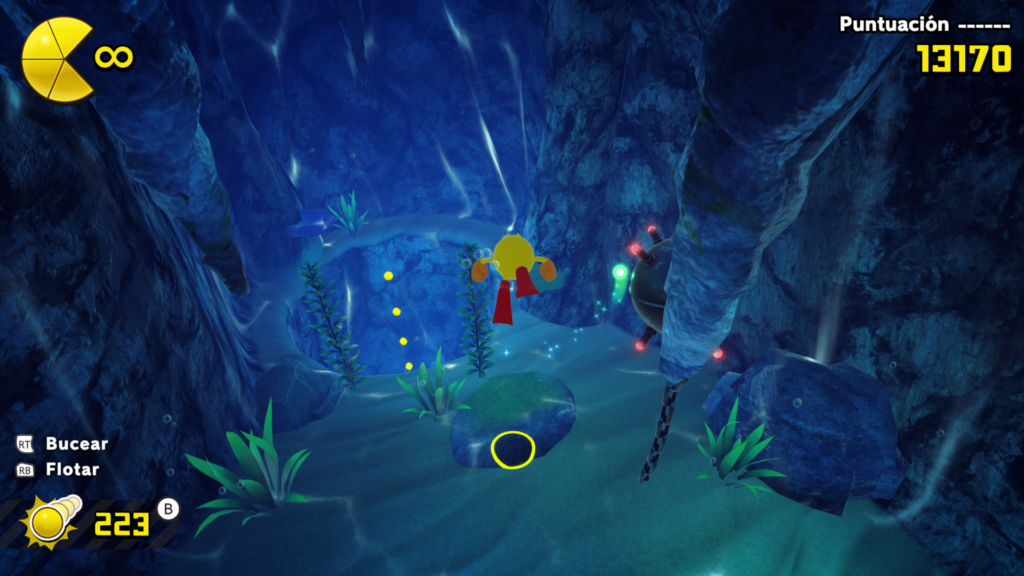Click the Pac-Man health wedge icon
Viewport: 1024px width, 576px height.
click(56, 59)
